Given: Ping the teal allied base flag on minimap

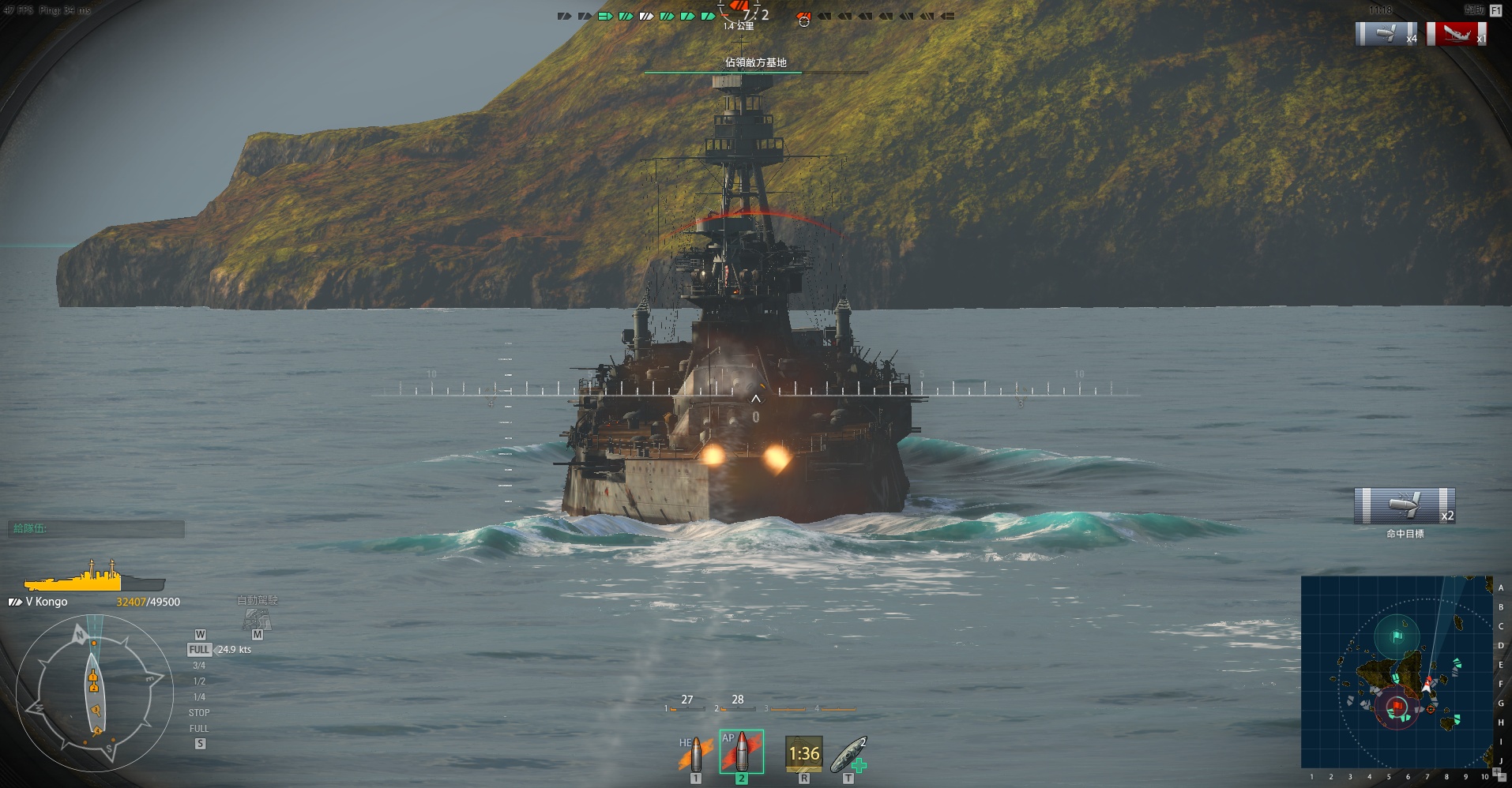Looking at the screenshot, I should [1397, 636].
